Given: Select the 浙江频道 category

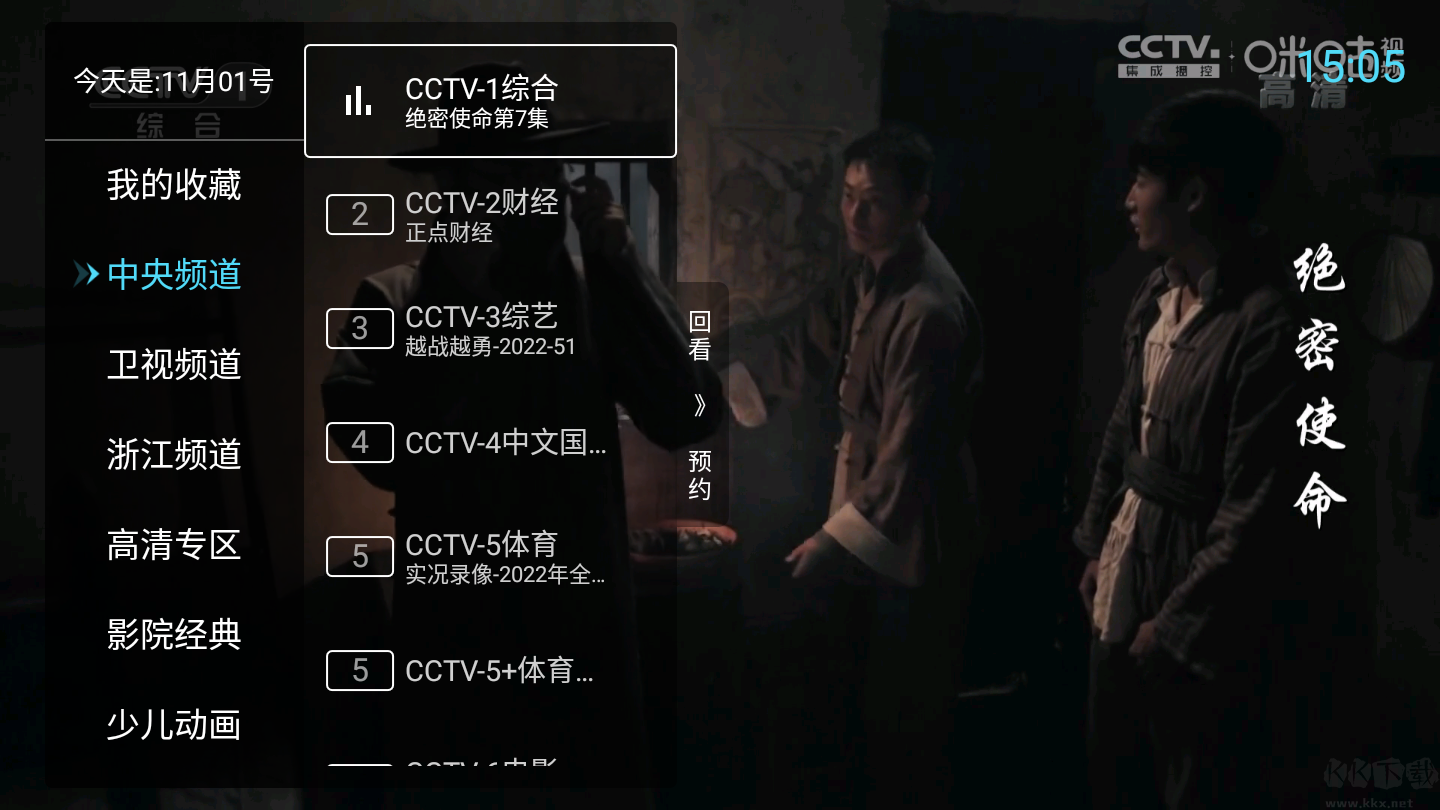Looking at the screenshot, I should pyautogui.click(x=173, y=455).
